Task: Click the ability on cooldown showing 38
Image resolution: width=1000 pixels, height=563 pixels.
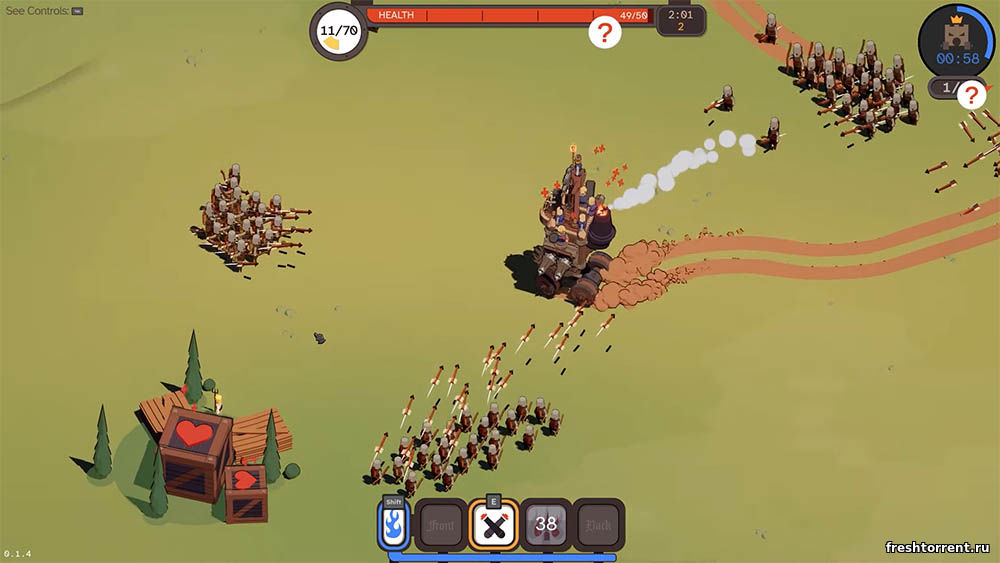Action: click(x=546, y=525)
